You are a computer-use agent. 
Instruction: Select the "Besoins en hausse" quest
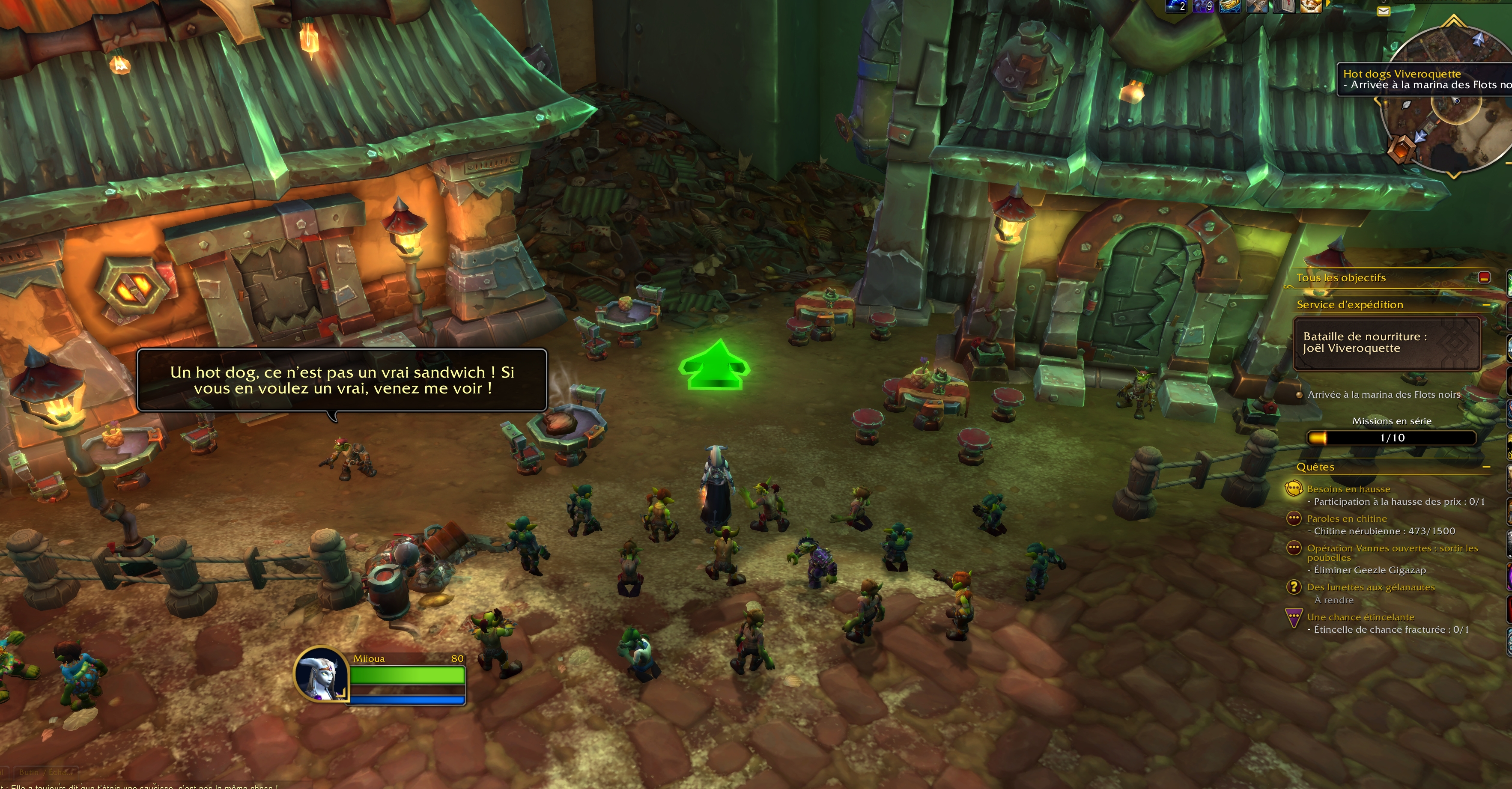click(x=1348, y=489)
